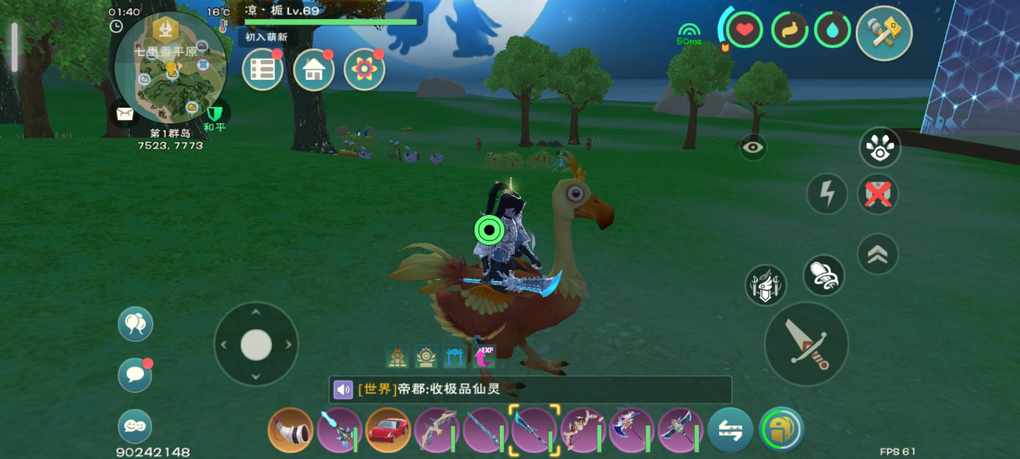This screenshot has width=1020, height=459.
Task: Open the colorful flower event icon
Action: tap(364, 70)
